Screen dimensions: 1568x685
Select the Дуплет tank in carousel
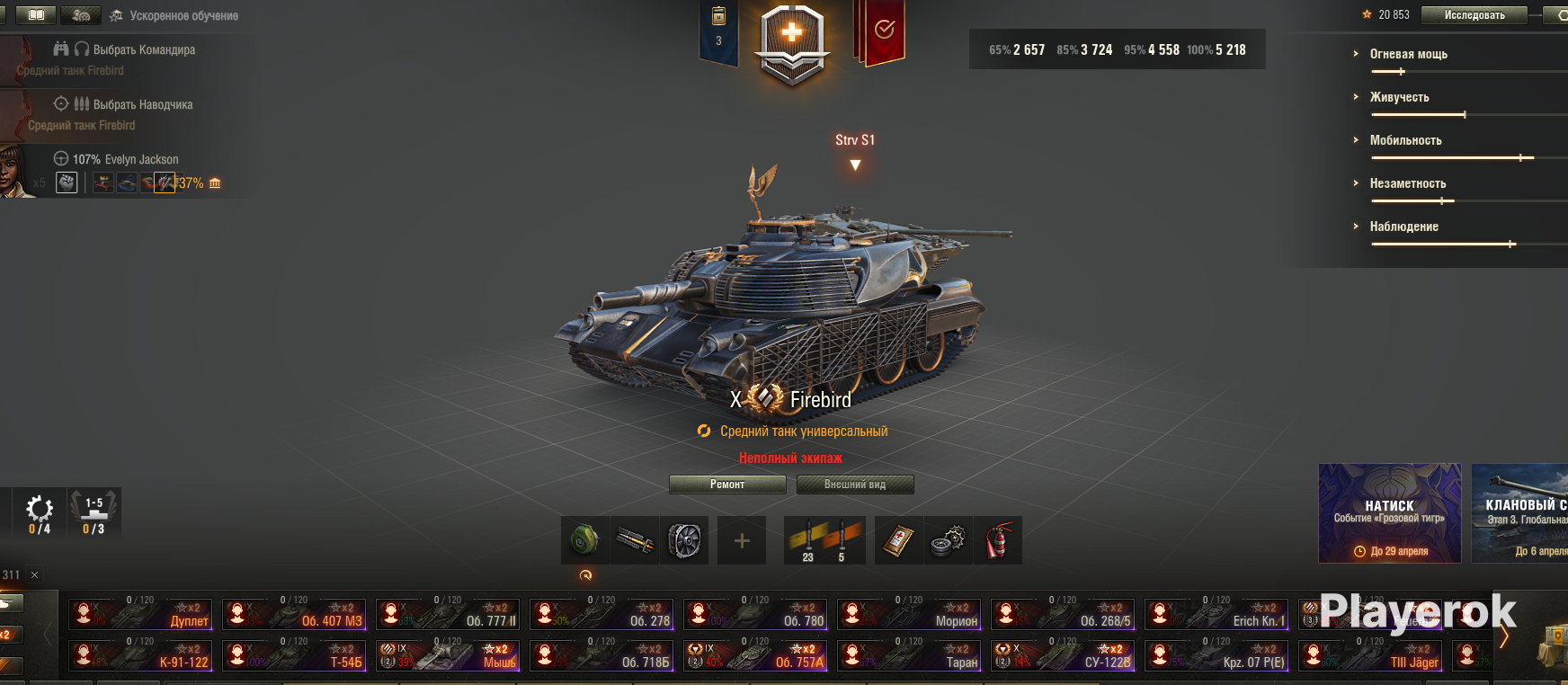(140, 614)
